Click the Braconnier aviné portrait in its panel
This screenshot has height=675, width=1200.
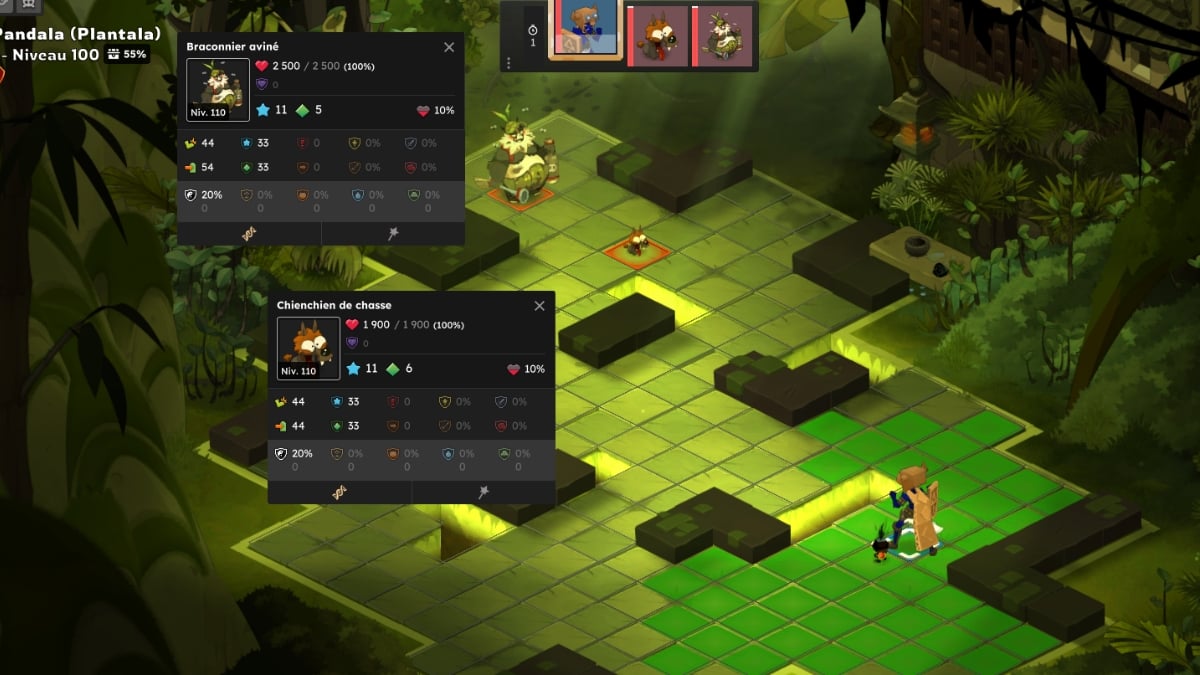tap(218, 88)
